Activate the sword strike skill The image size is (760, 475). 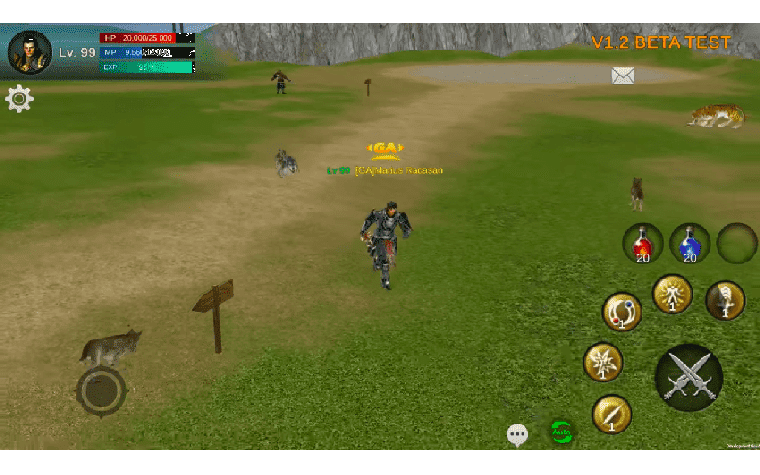(x=725, y=300)
